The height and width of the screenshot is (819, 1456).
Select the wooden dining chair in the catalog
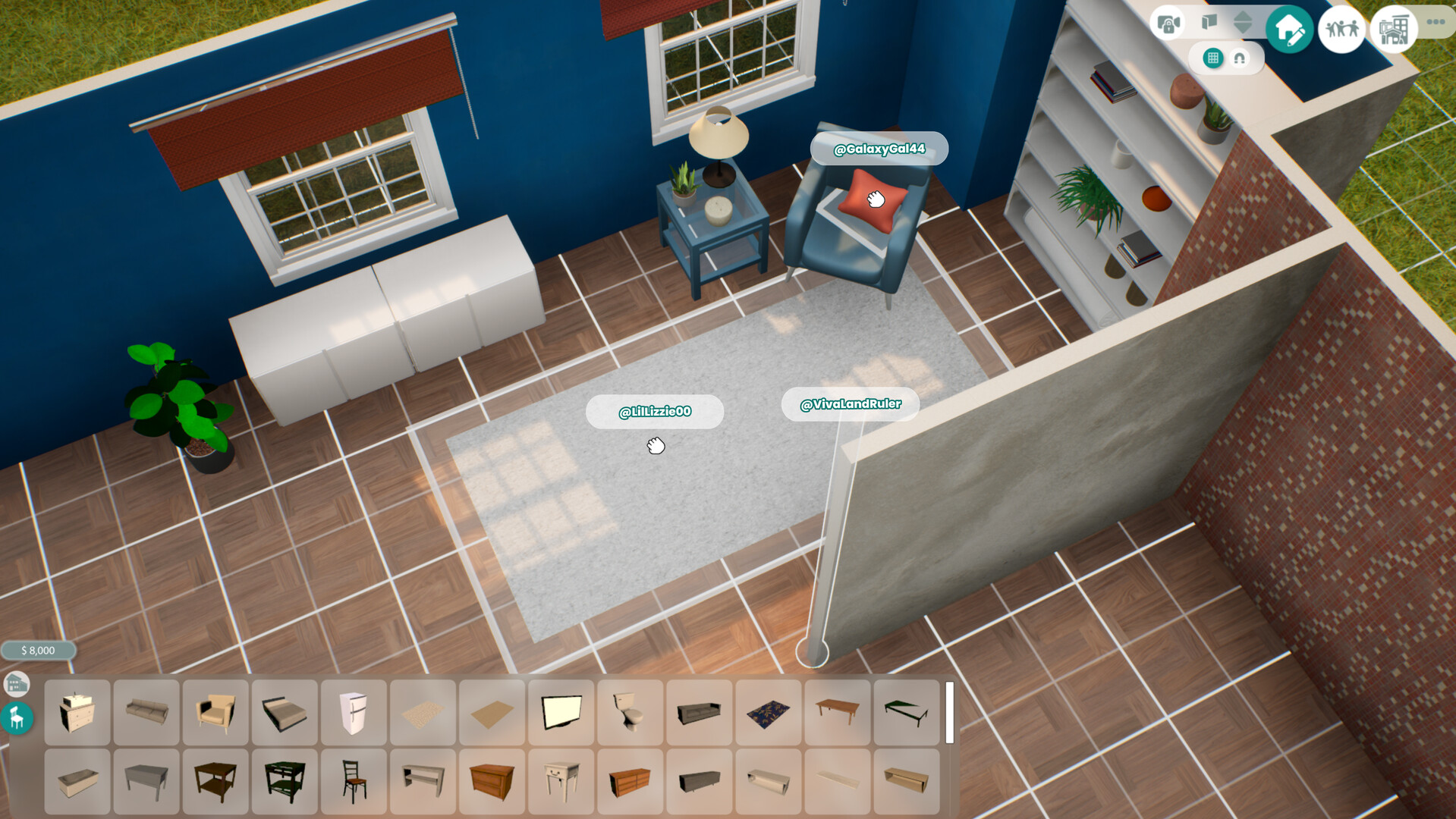tap(353, 780)
